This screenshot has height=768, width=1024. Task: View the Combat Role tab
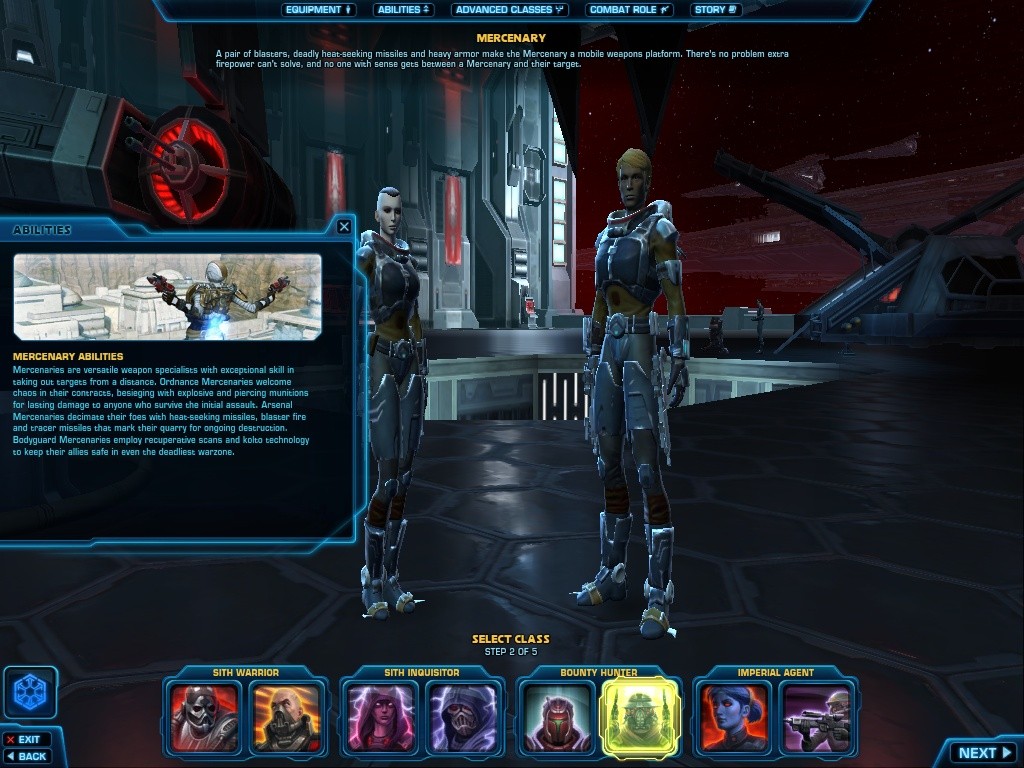pyautogui.click(x=630, y=10)
